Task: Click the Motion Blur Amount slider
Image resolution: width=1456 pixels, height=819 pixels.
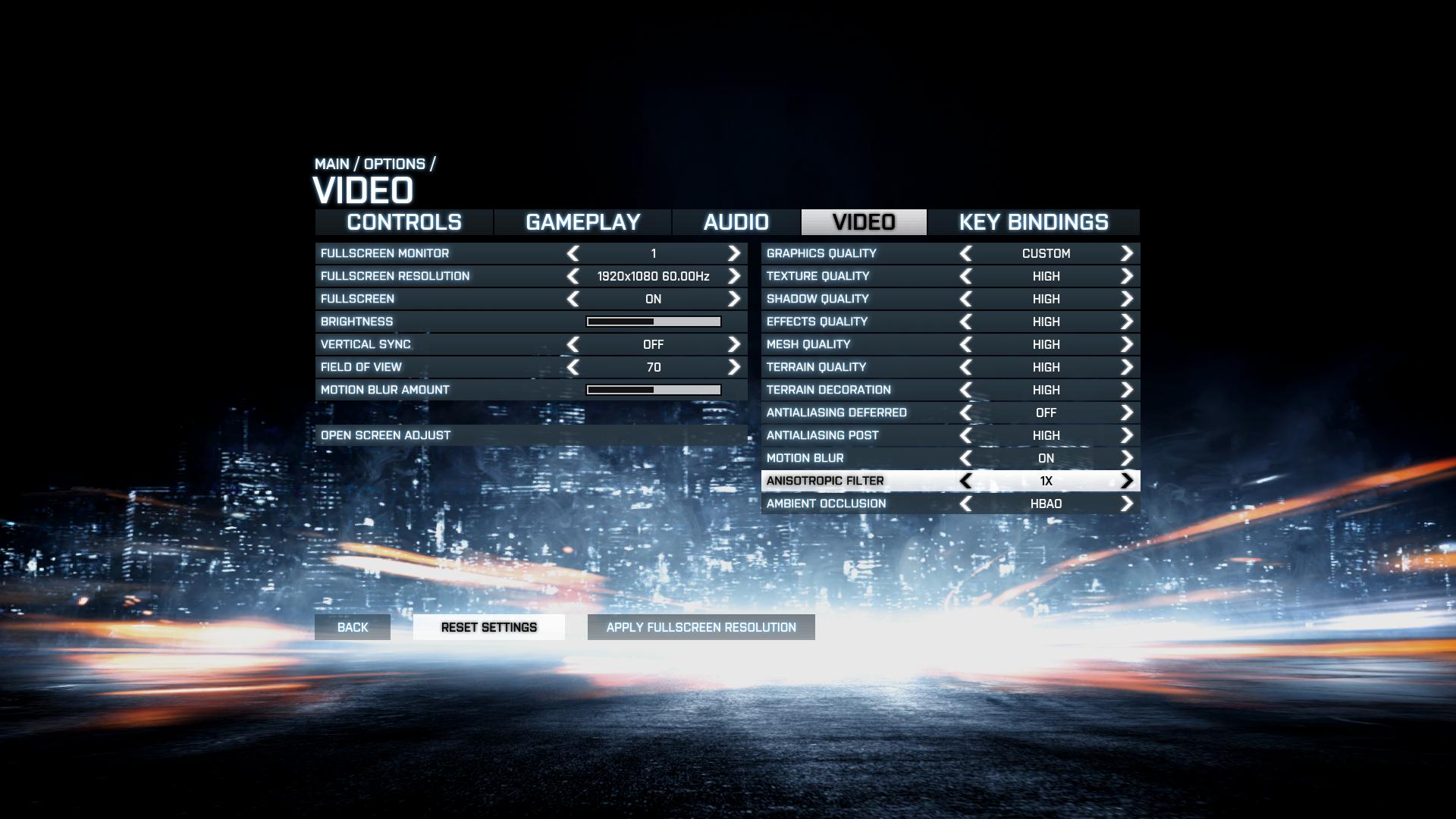Action: click(x=653, y=390)
